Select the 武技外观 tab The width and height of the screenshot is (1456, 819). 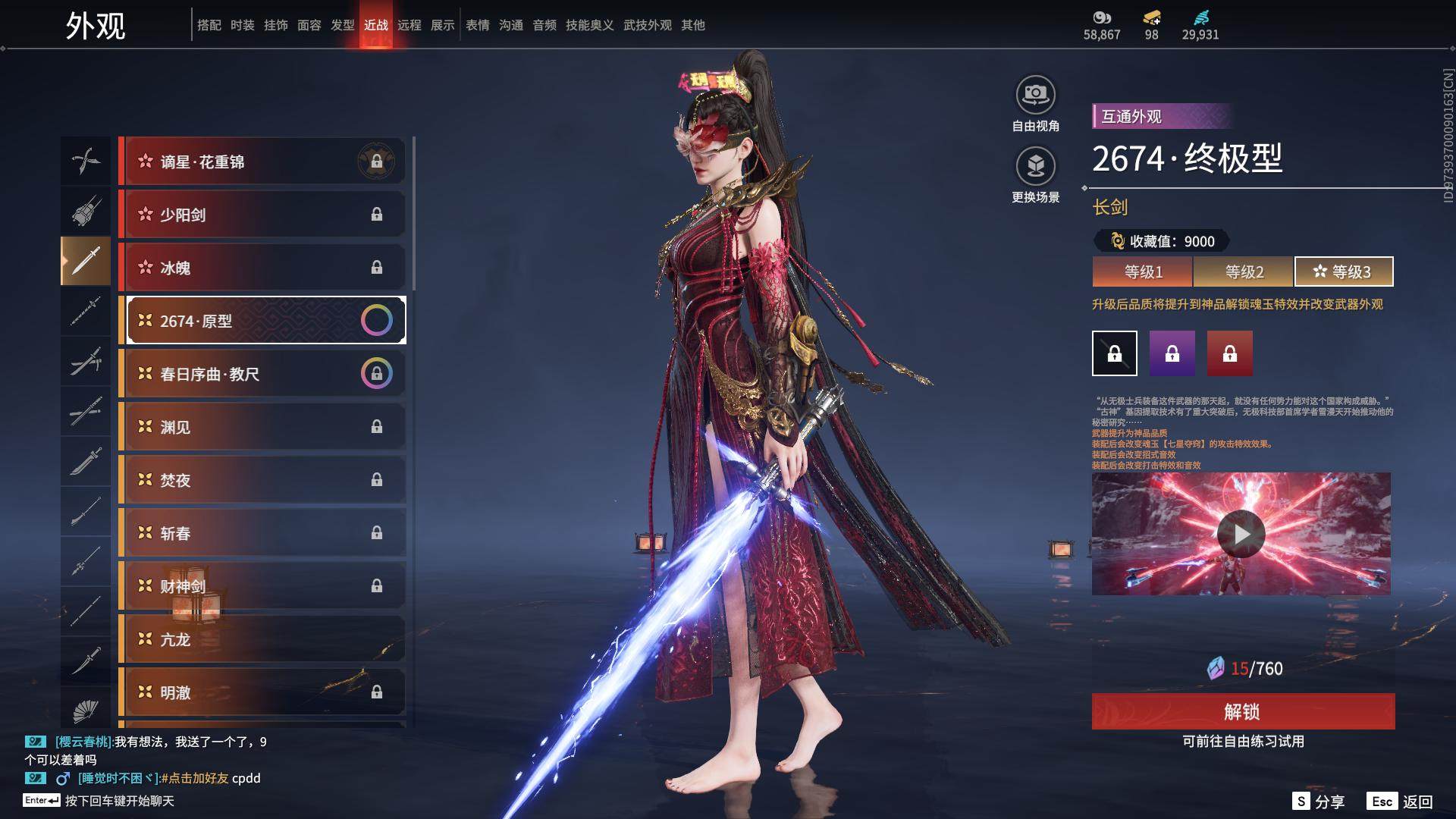pos(647,25)
